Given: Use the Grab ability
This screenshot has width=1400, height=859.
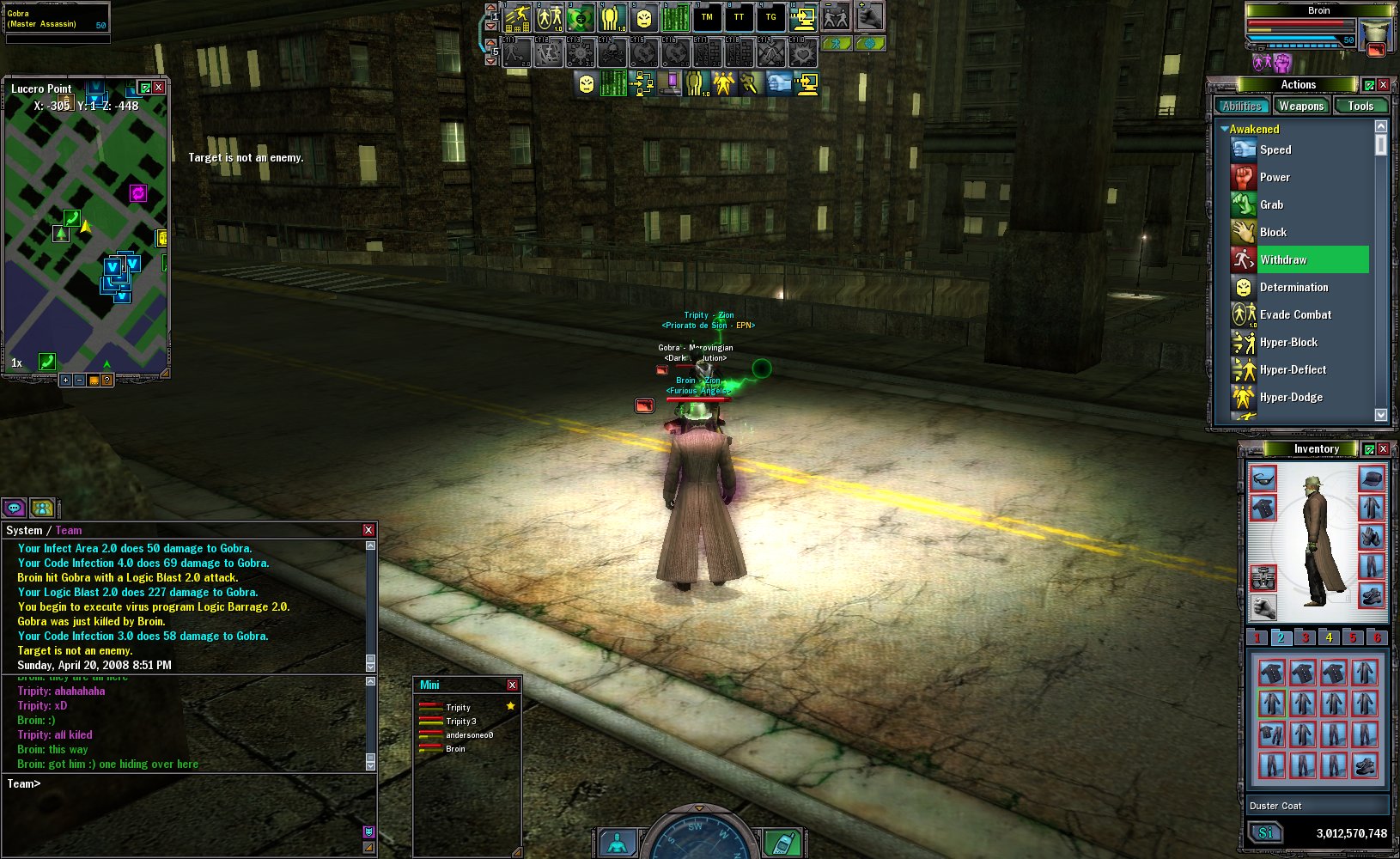Looking at the screenshot, I should [1271, 204].
